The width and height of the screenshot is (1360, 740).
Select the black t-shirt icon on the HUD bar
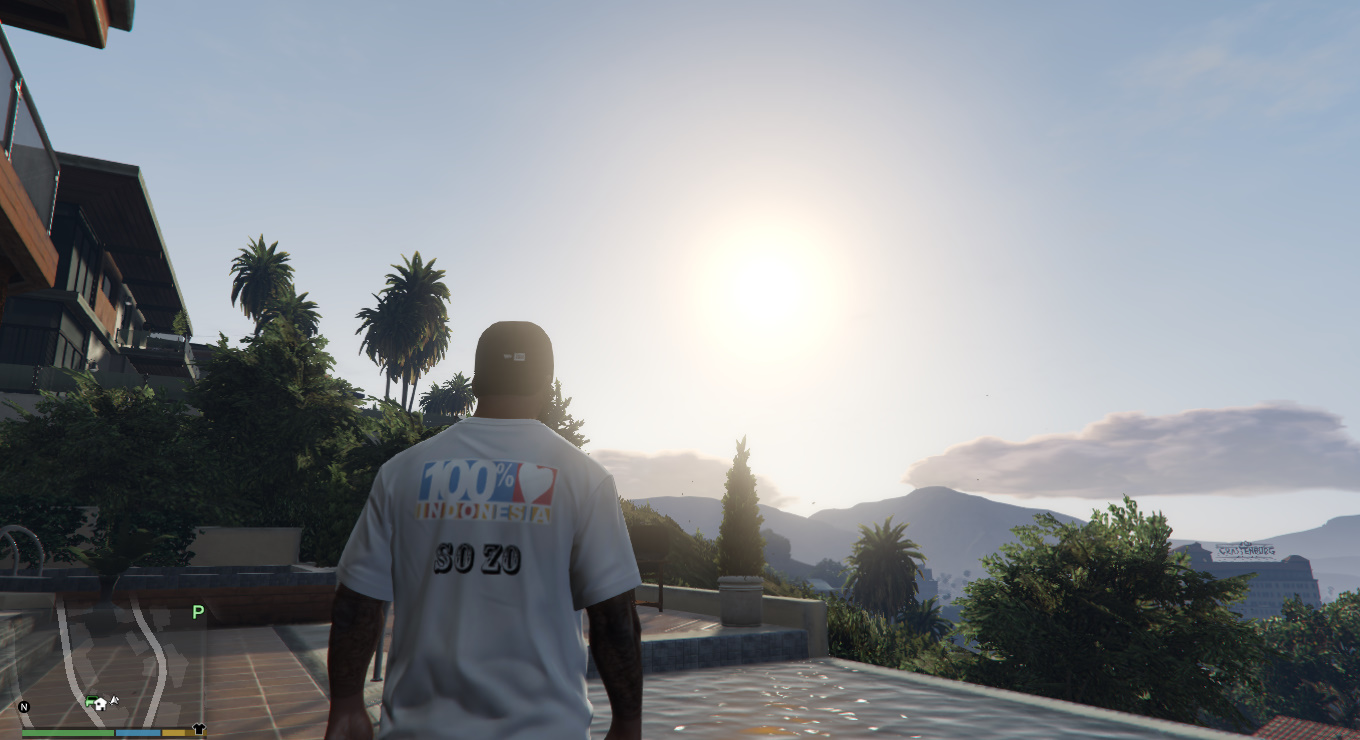click(x=198, y=730)
